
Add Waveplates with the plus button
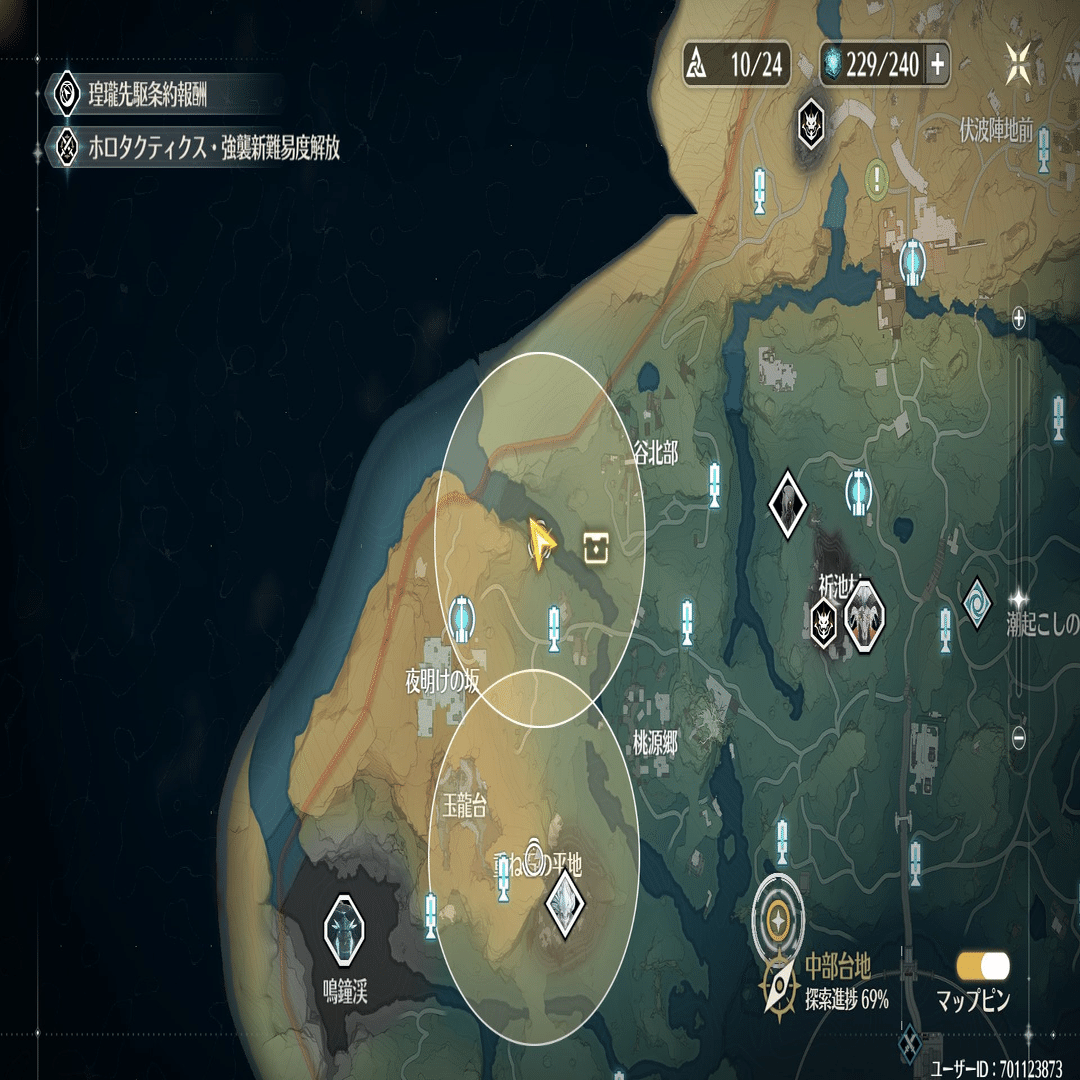(938, 66)
